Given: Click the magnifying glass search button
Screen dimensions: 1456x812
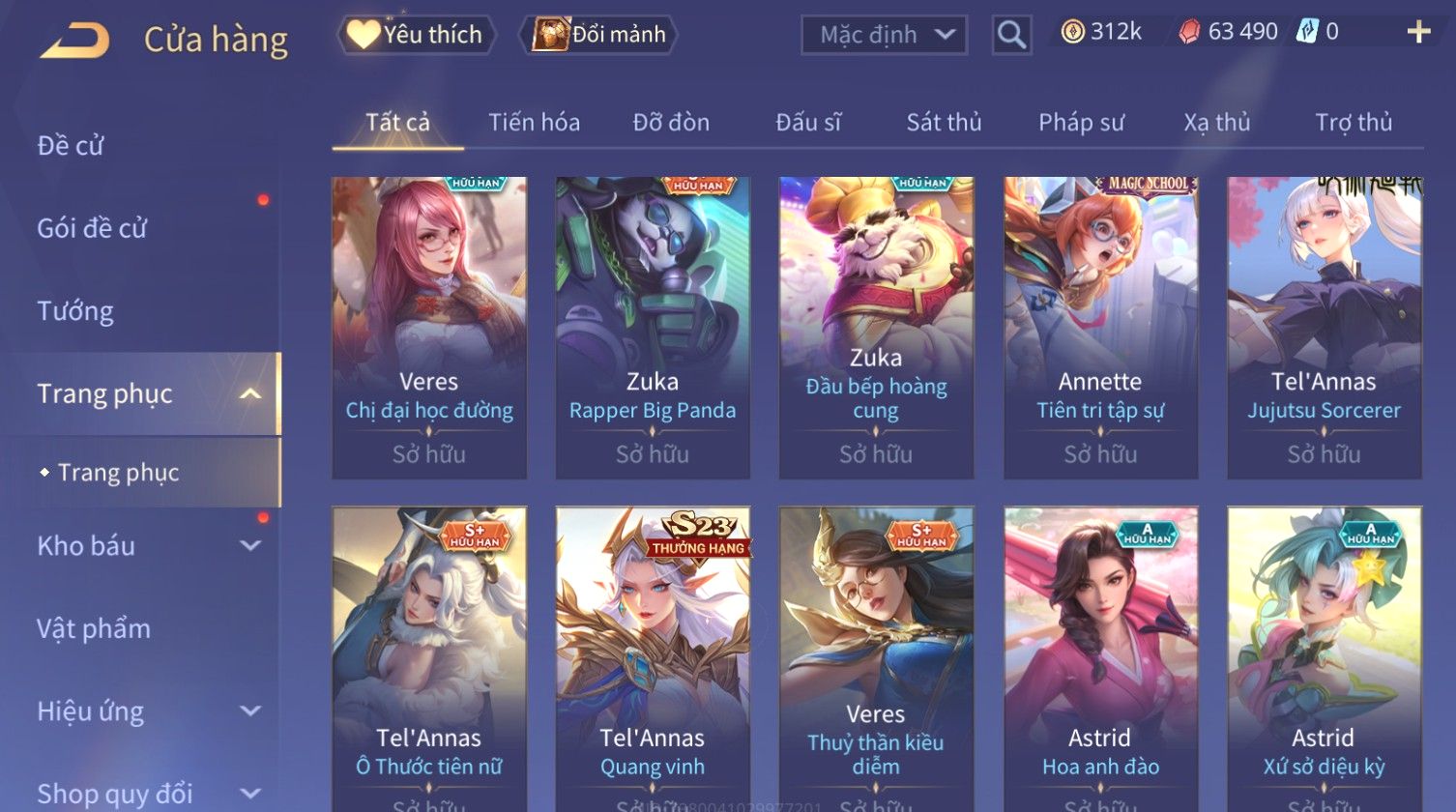Looking at the screenshot, I should click(1011, 36).
